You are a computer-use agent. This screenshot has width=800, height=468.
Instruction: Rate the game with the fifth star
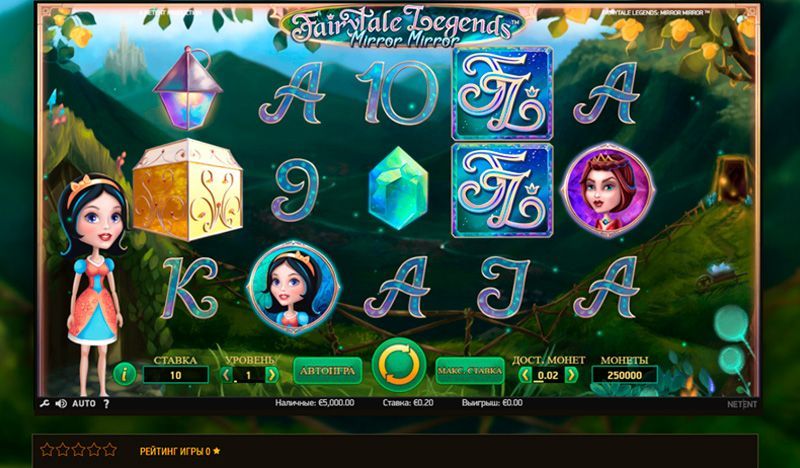click(110, 450)
